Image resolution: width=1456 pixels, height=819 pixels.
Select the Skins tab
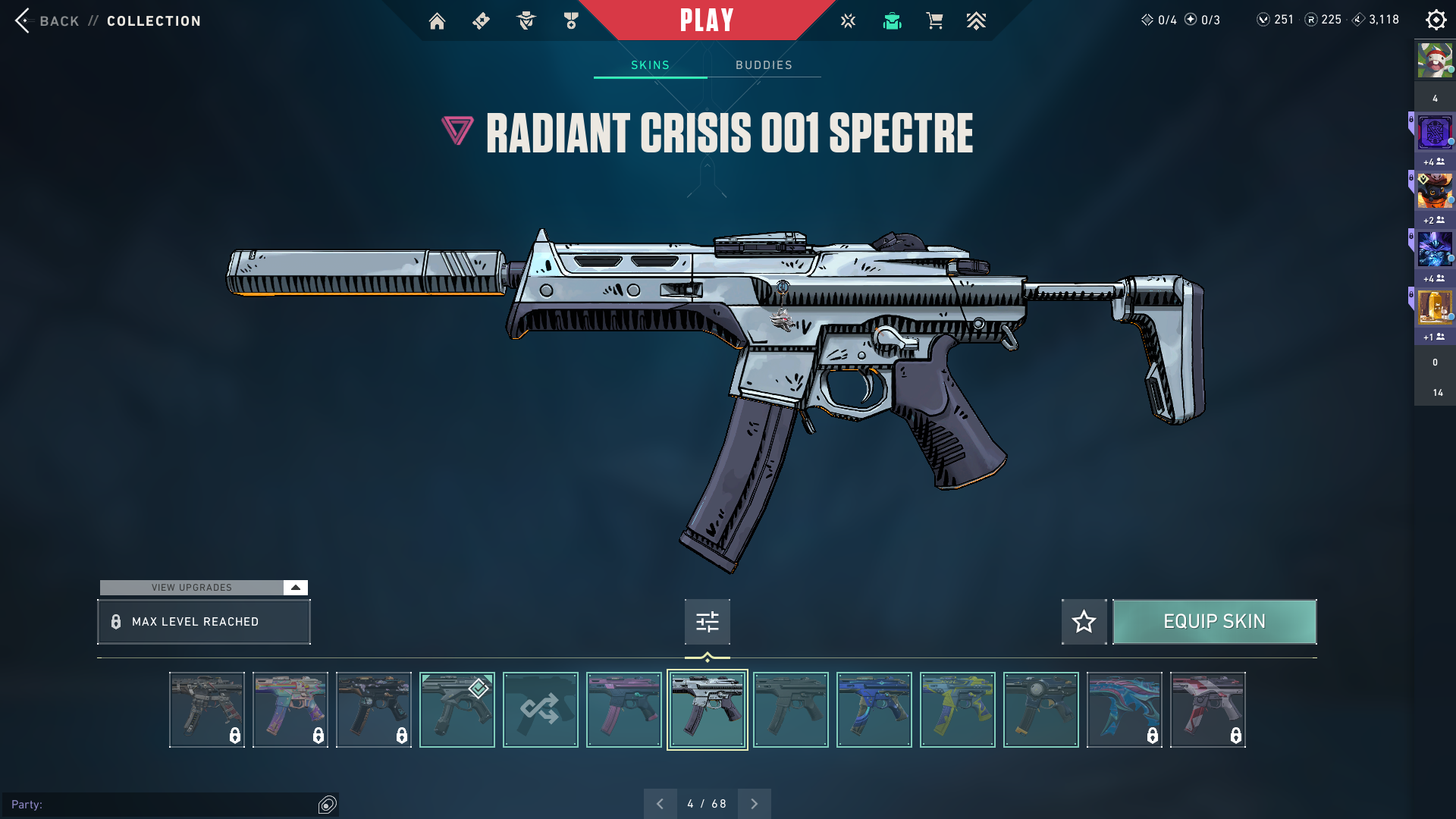[x=650, y=65]
